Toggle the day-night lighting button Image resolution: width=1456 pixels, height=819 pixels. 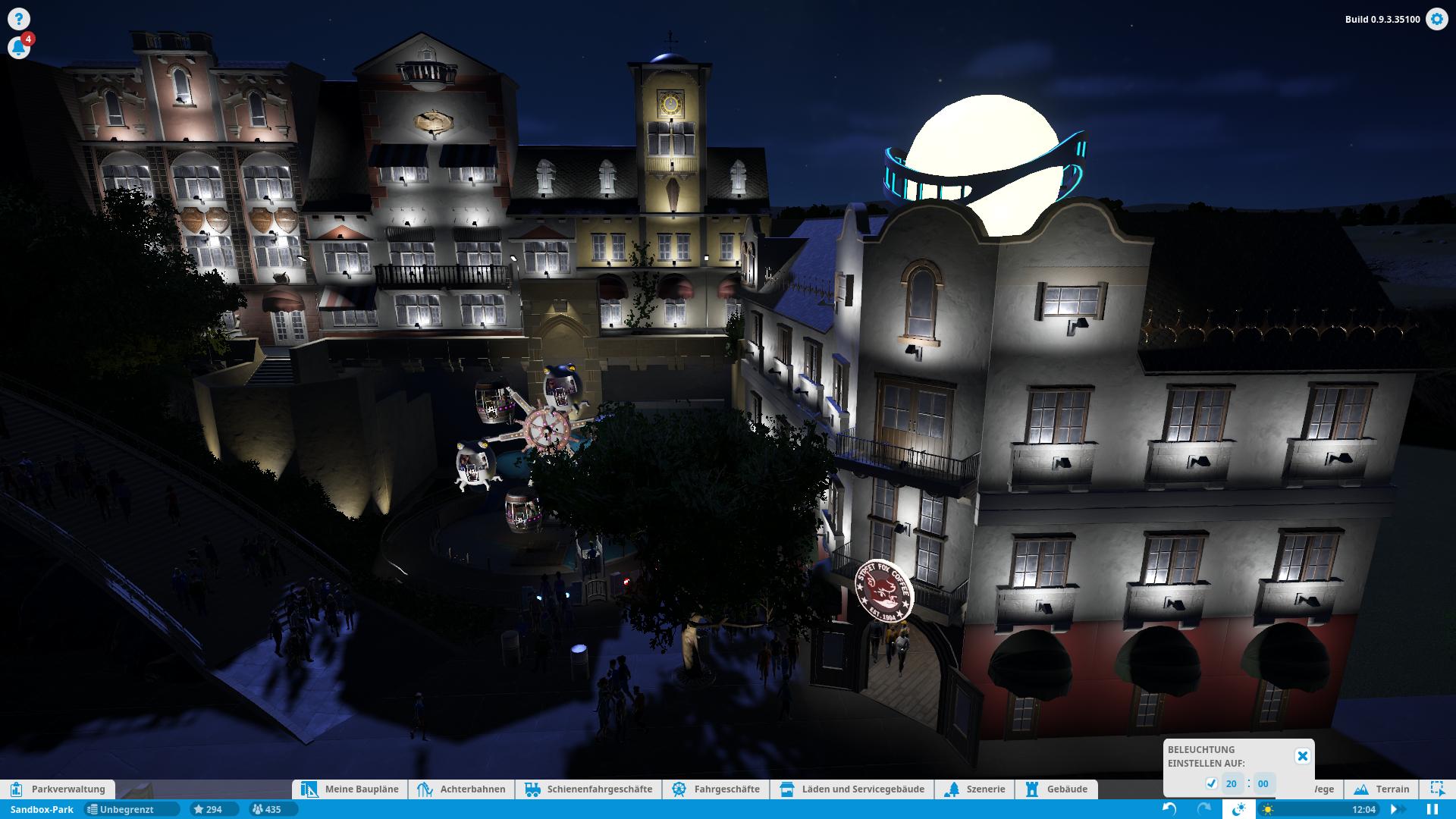pyautogui.click(x=1238, y=809)
